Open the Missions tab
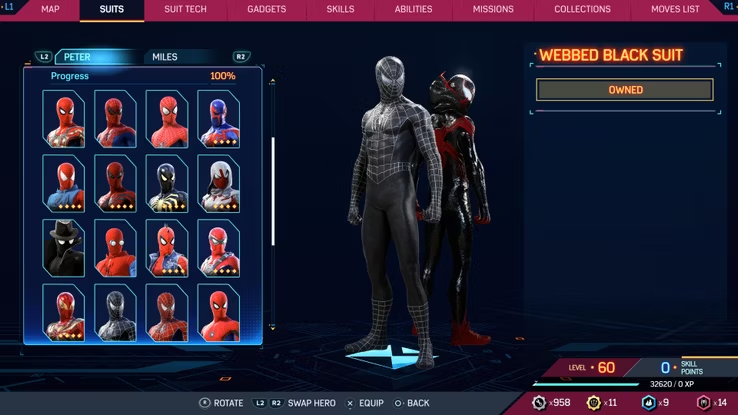 494,9
